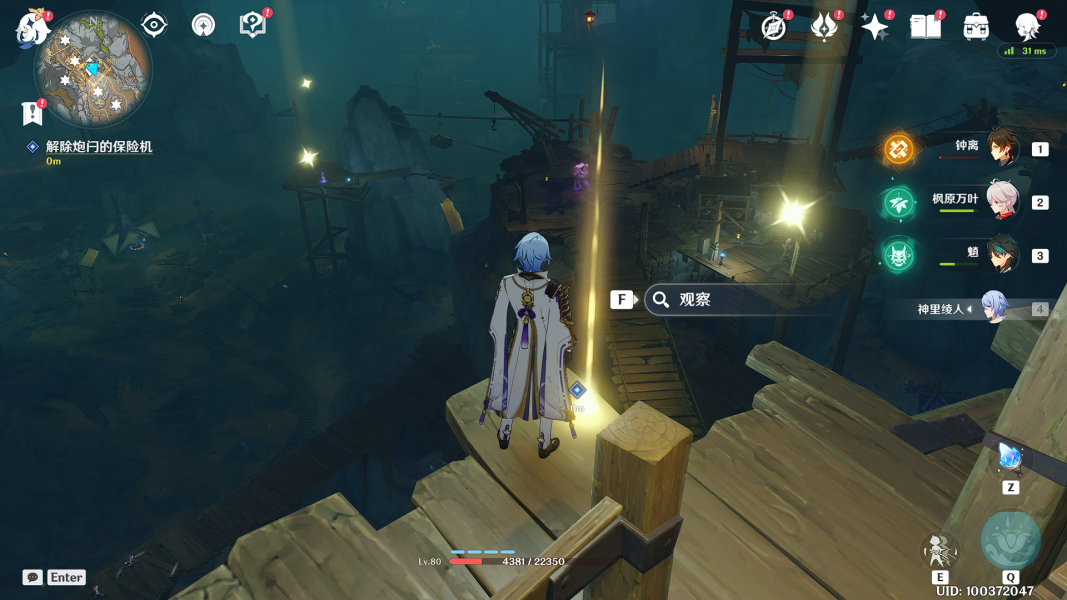
Task: Expand the circular minimap
Action: 92,68
